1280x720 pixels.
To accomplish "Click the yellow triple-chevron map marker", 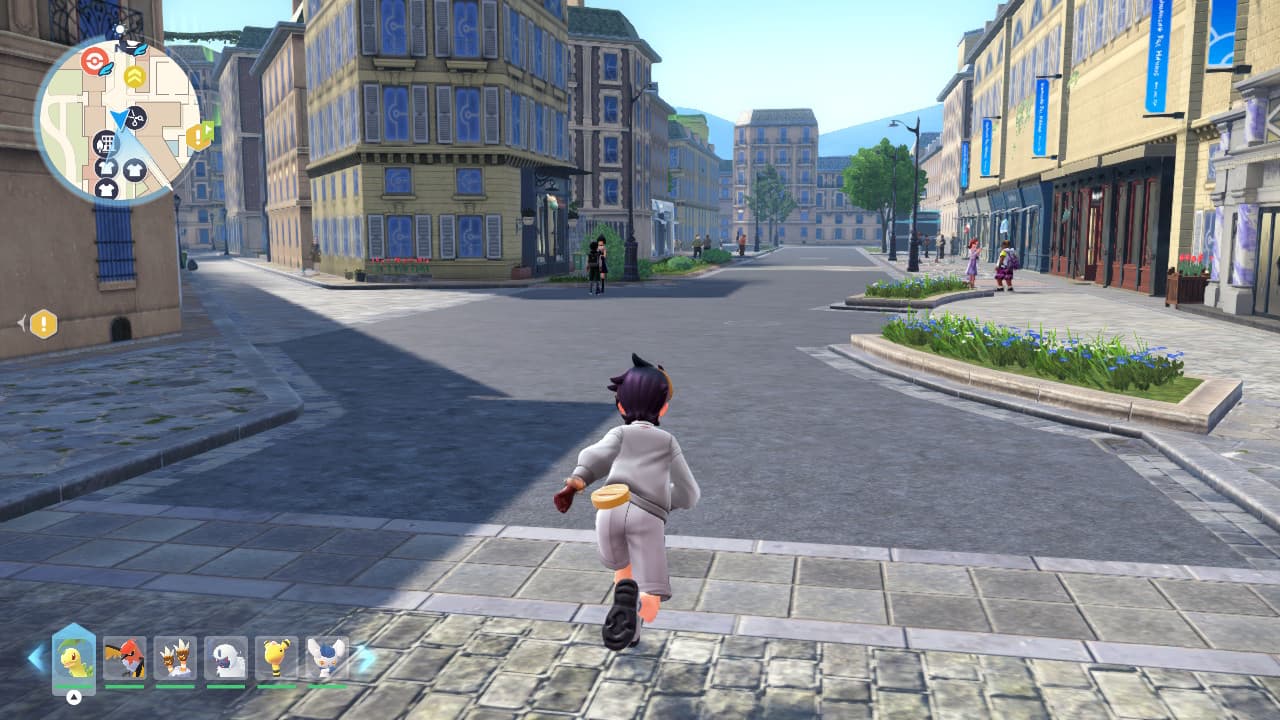I will point(135,76).
